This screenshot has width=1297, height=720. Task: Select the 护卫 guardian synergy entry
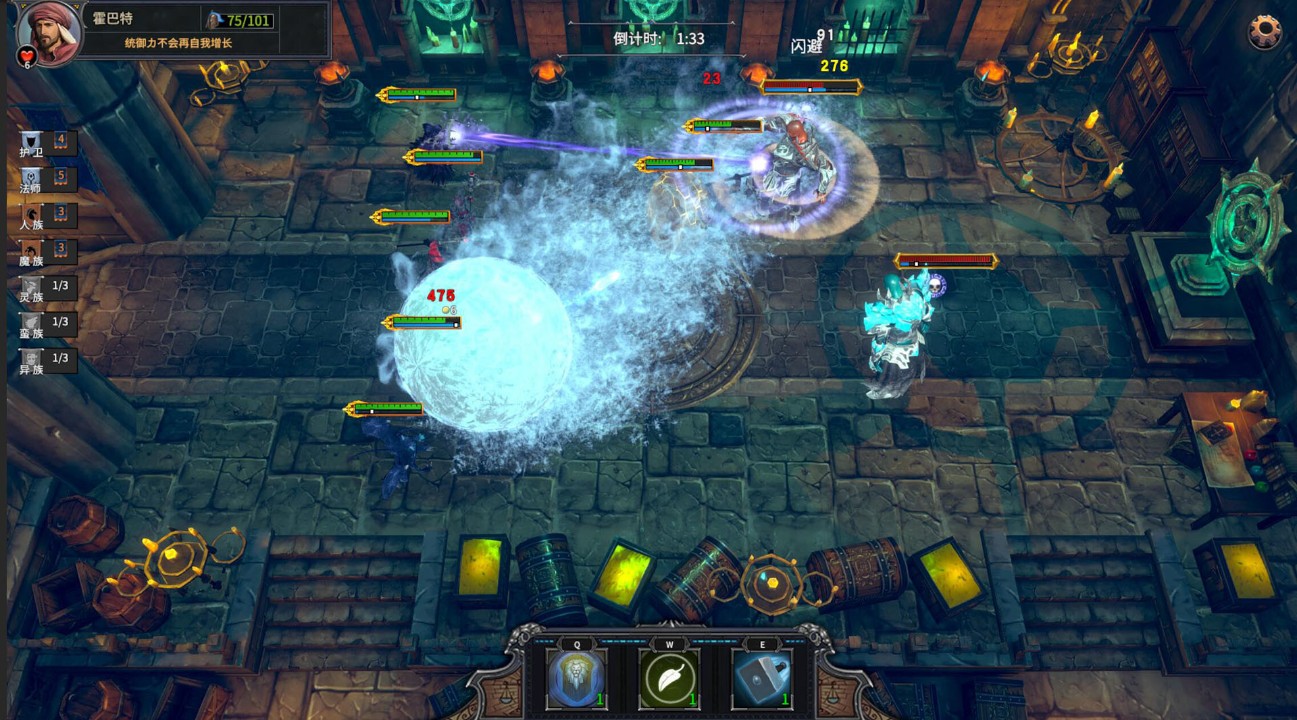pos(33,144)
